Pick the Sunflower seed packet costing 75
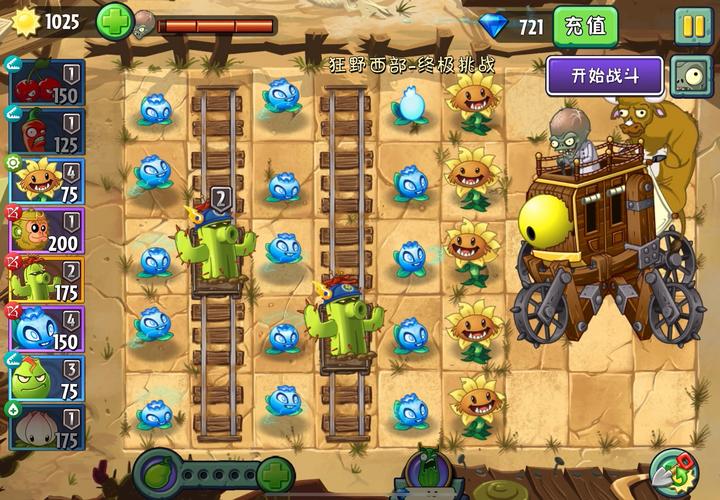Image resolution: width=720 pixels, height=500 pixels. (45, 181)
